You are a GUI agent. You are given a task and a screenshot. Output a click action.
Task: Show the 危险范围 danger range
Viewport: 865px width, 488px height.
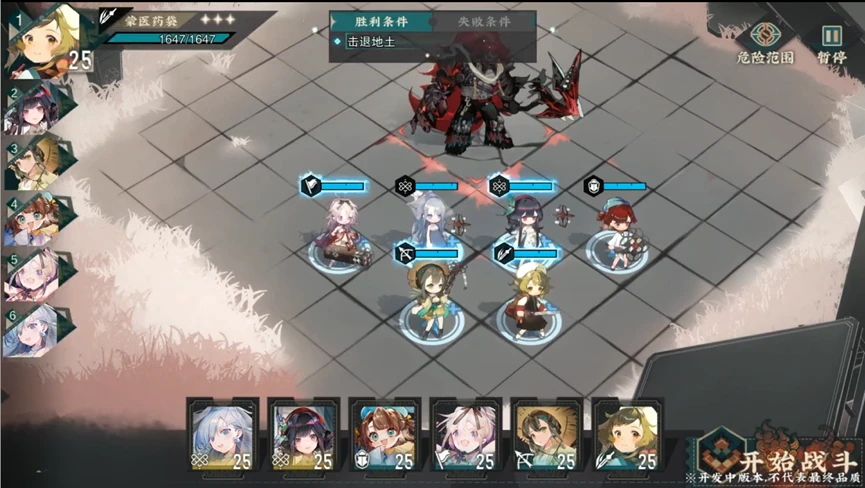click(x=766, y=43)
